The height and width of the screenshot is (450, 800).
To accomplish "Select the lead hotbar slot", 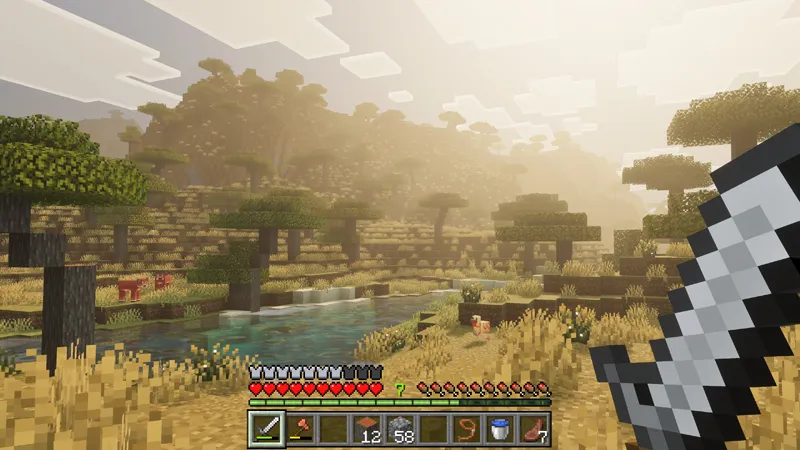I will coord(467,430).
